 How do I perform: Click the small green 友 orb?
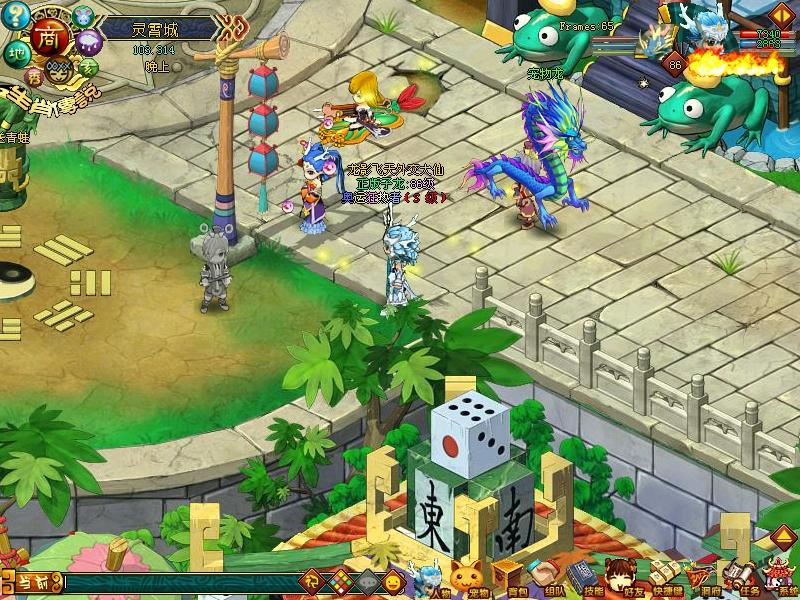click(88, 67)
